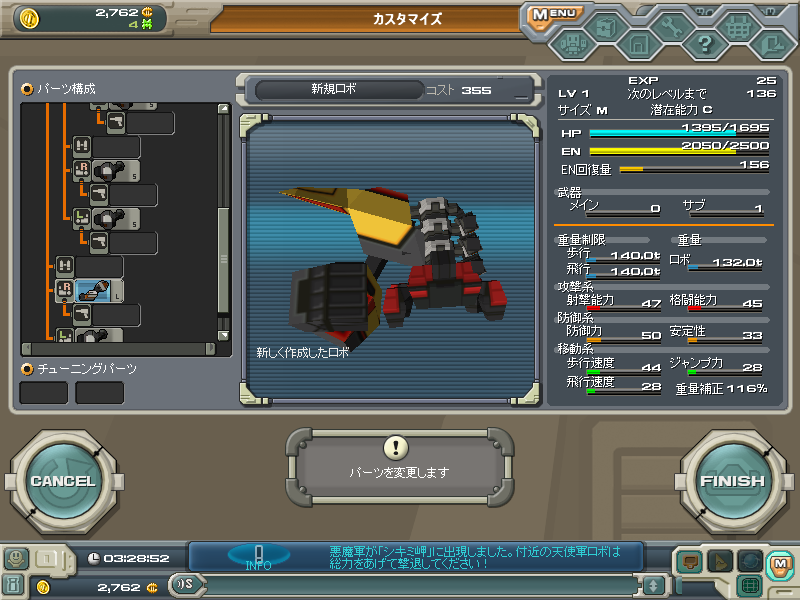Click the green grid icon in the bottom-right corner
The height and width of the screenshot is (600, 800).
[750, 585]
